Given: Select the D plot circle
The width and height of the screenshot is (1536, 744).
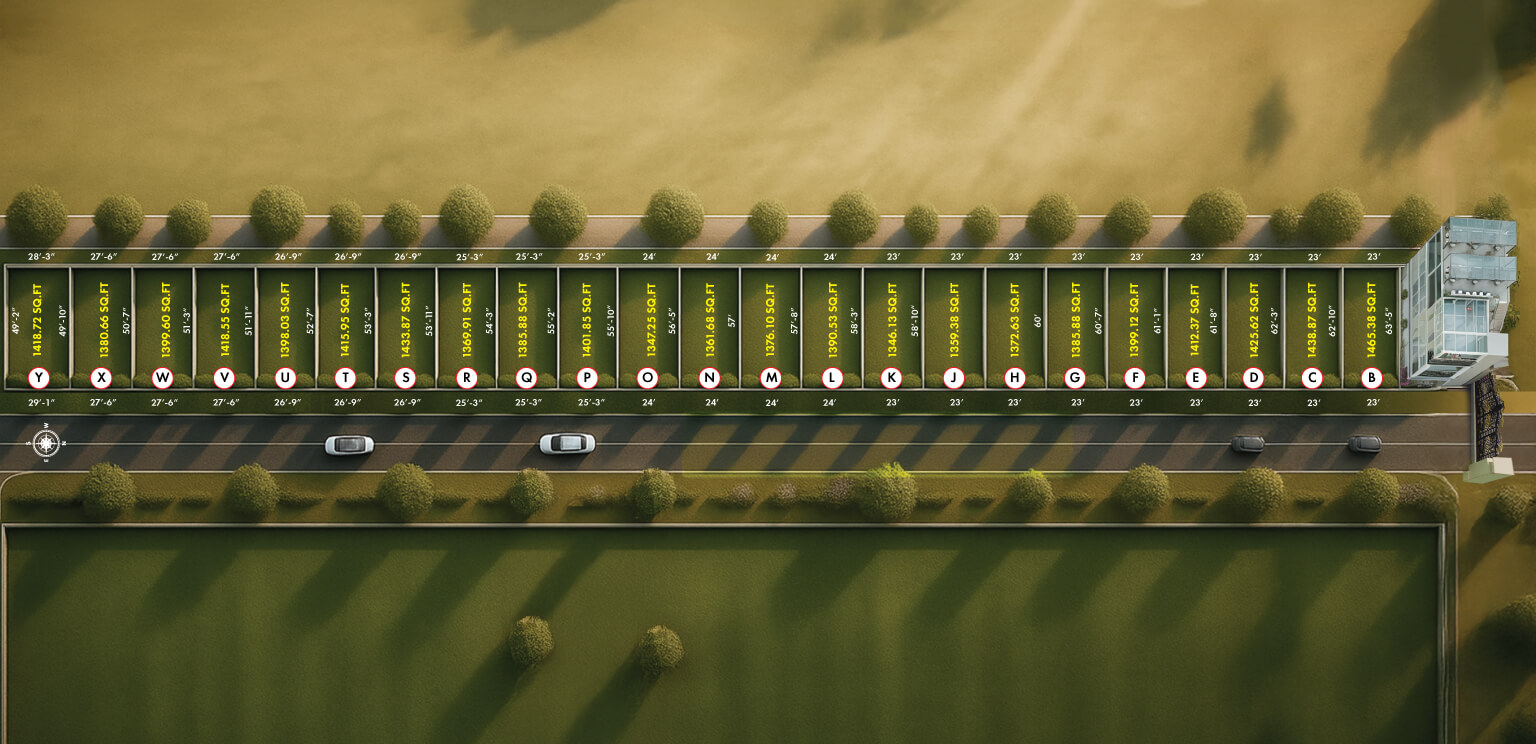Looking at the screenshot, I should 1253,378.
